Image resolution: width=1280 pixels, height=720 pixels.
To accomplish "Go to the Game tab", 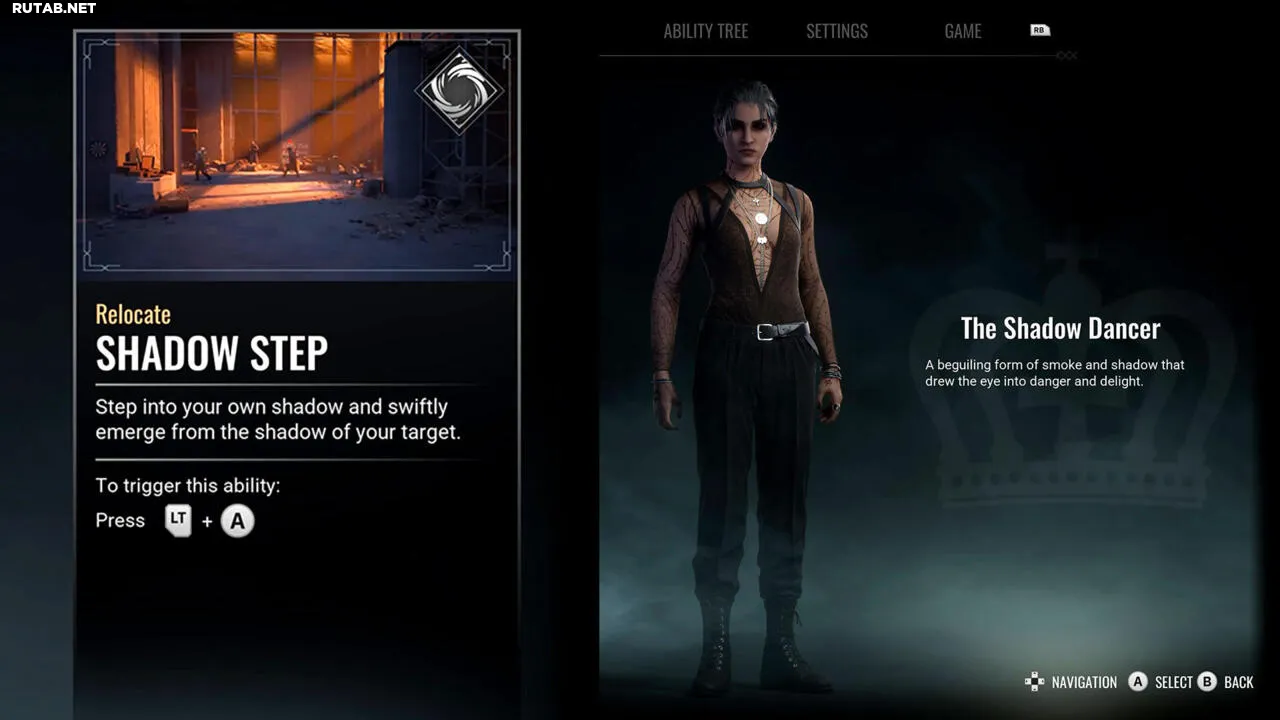I will click(962, 31).
